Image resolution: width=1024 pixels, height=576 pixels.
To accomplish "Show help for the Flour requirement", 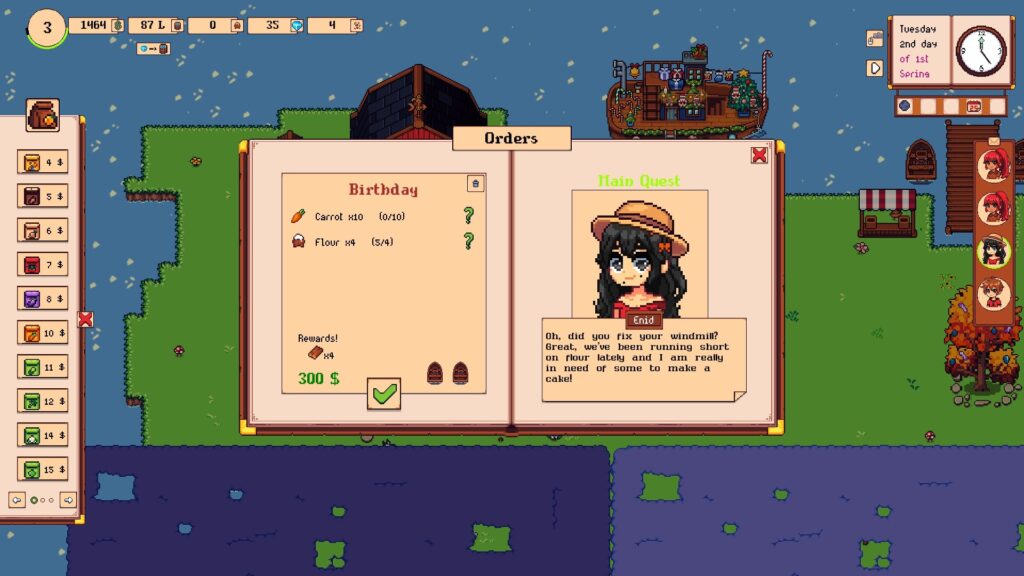I will click(x=467, y=240).
